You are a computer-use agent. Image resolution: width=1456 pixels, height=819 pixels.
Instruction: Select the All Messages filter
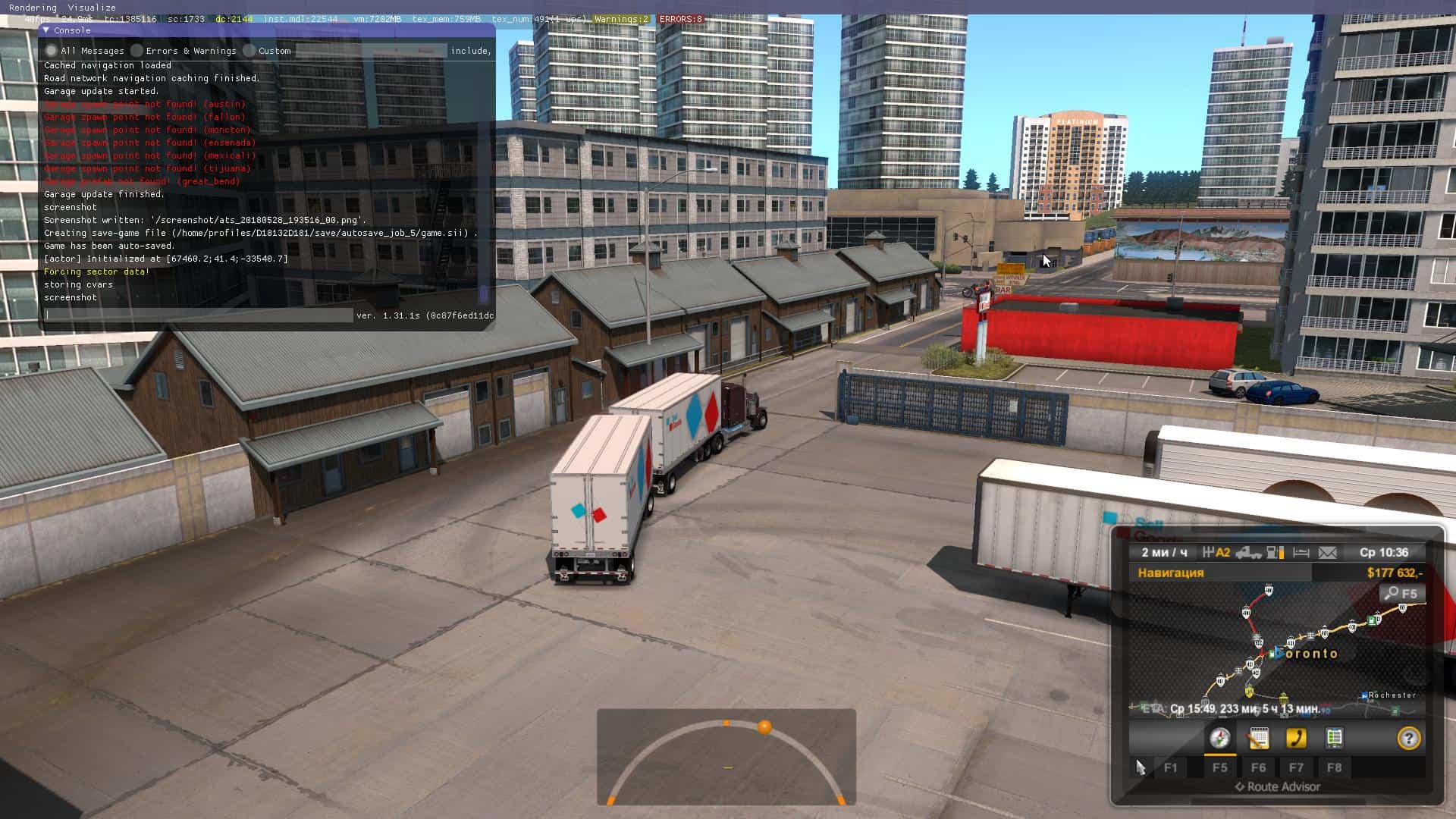point(52,51)
